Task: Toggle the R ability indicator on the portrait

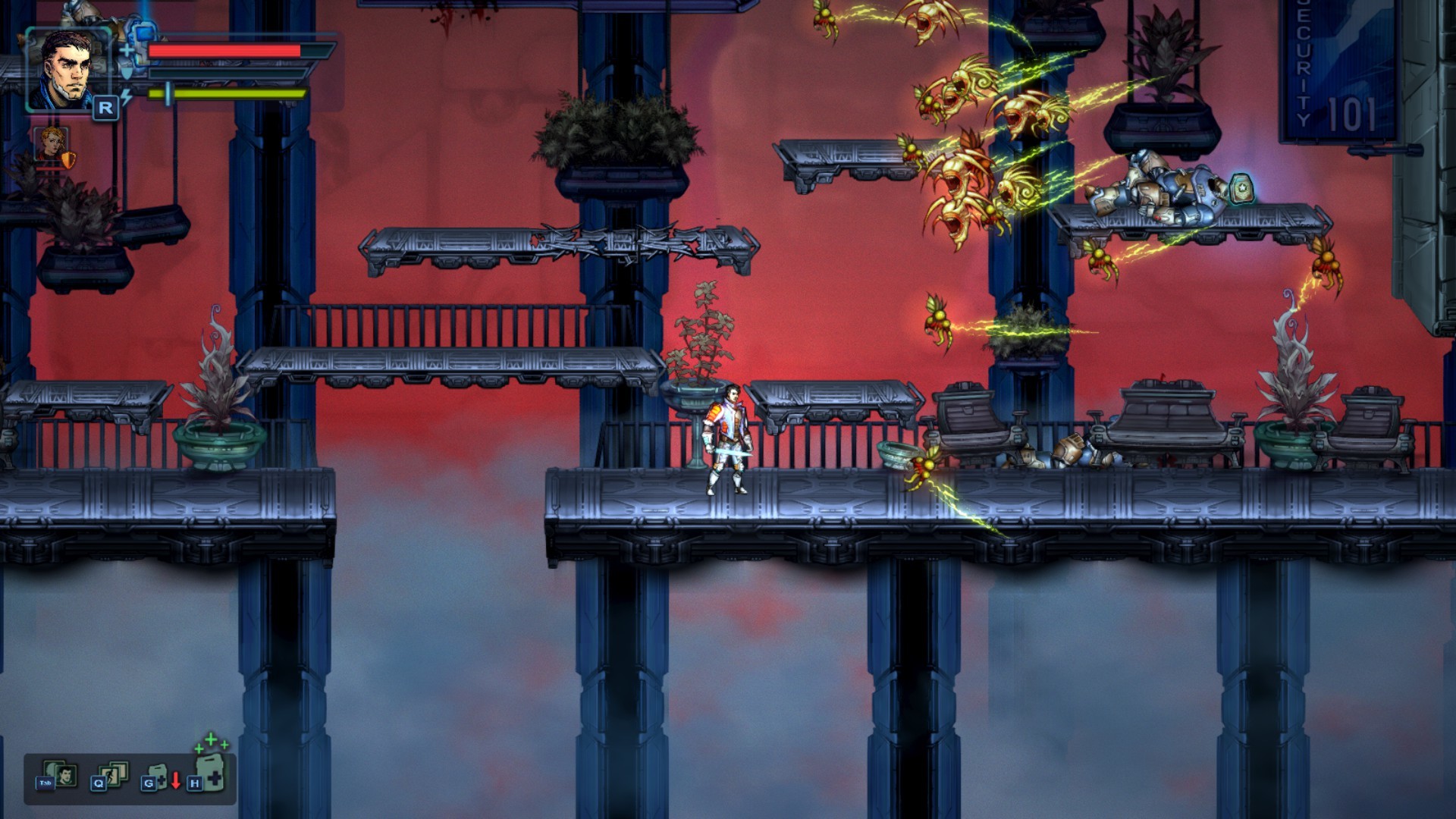Action: (x=106, y=108)
